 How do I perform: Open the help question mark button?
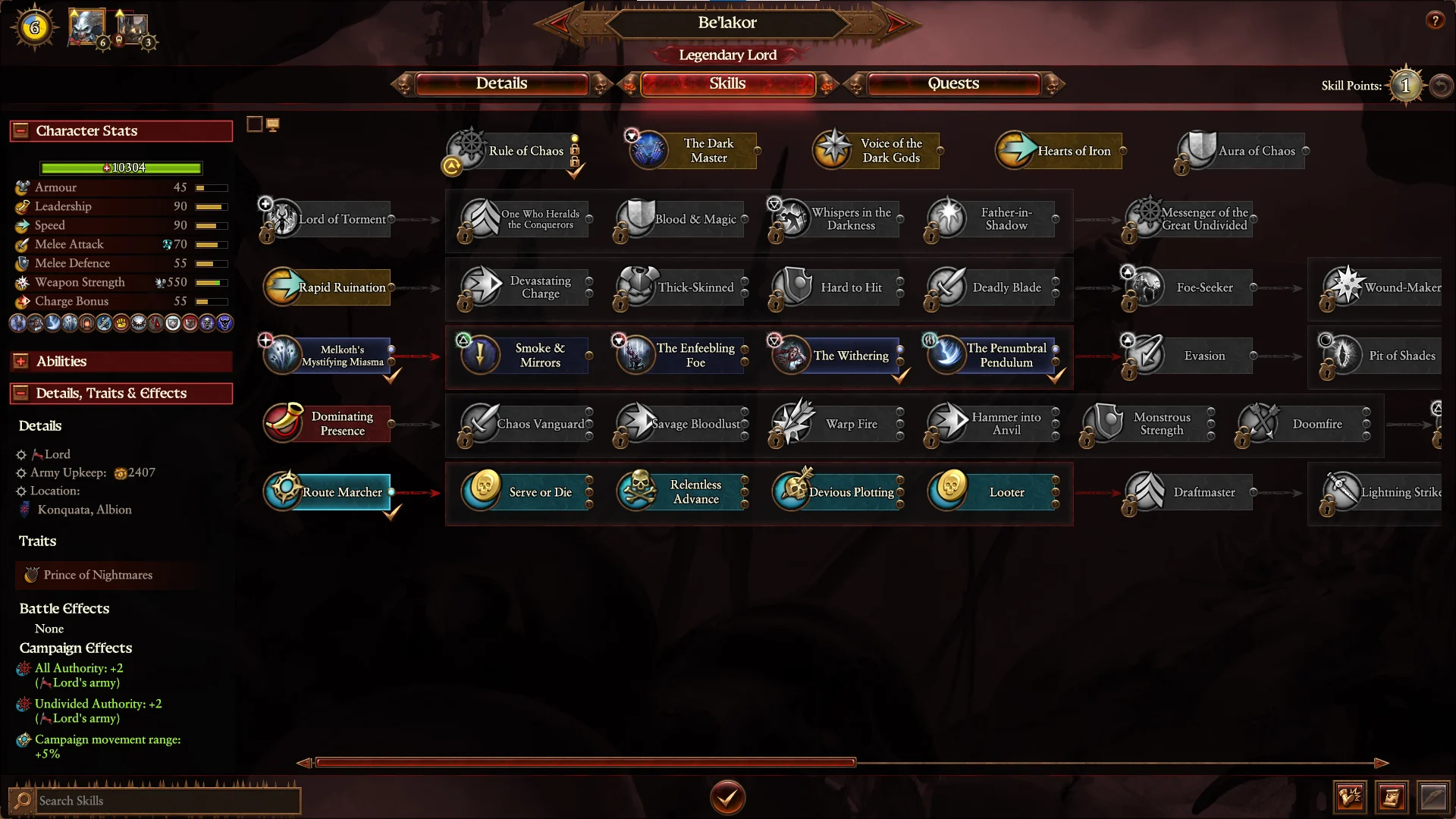(x=1435, y=20)
